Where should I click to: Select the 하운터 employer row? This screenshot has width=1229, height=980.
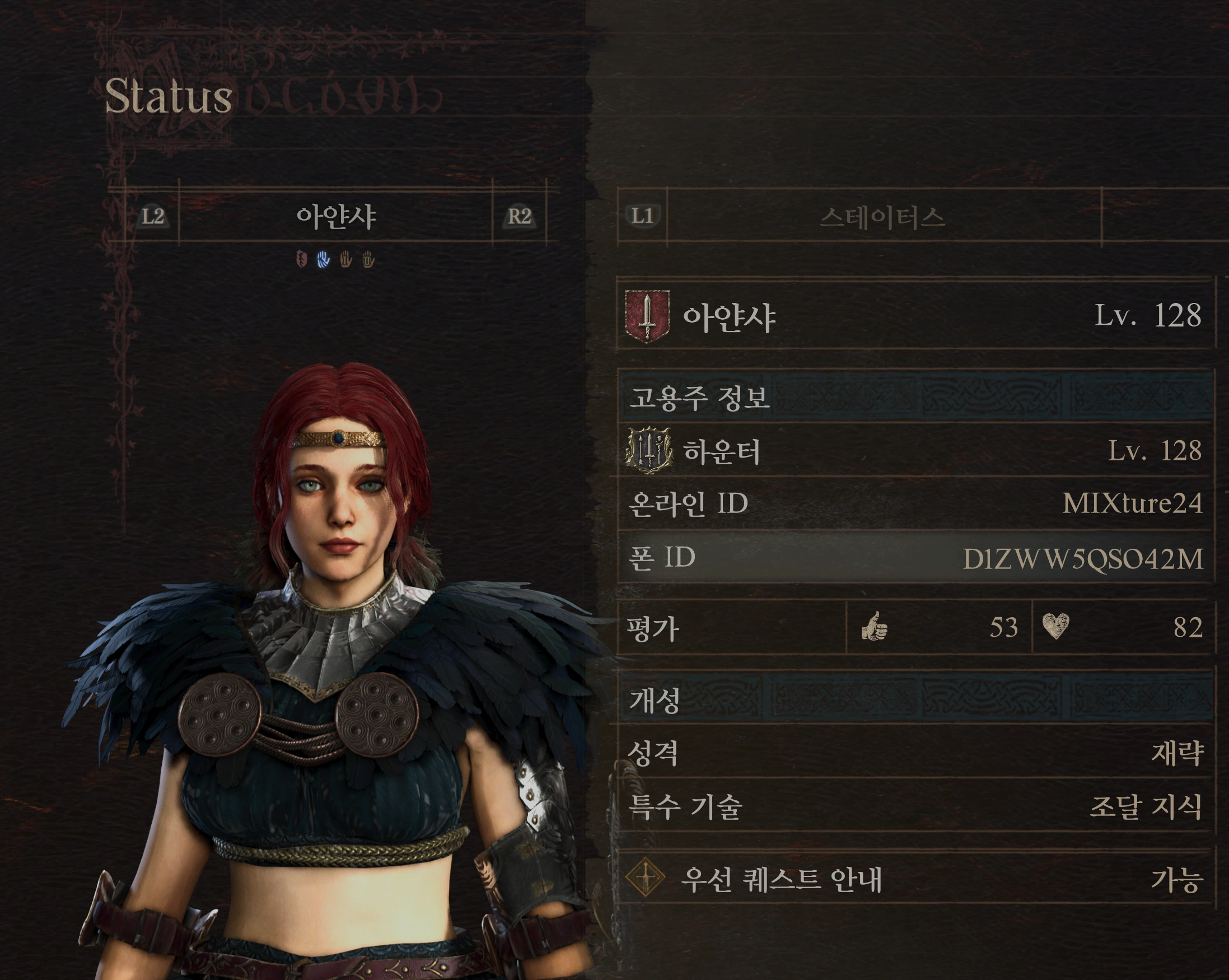(x=914, y=451)
